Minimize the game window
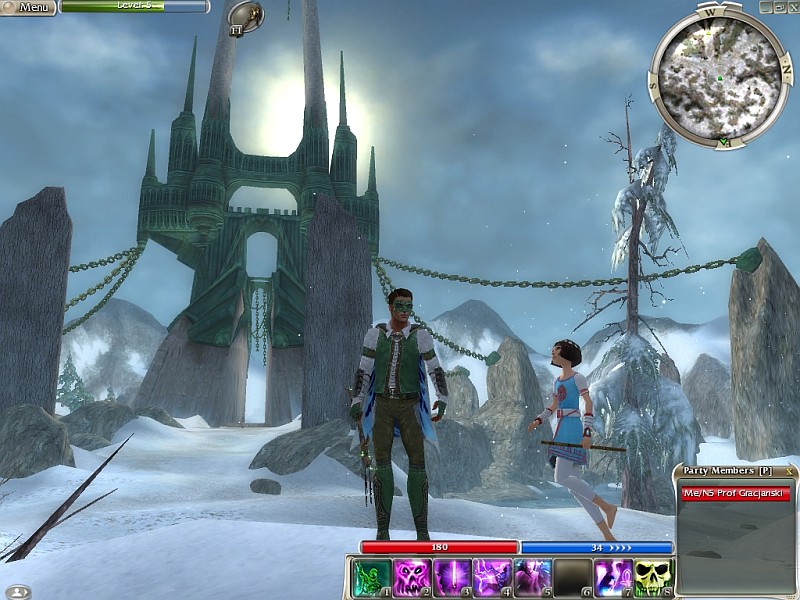The width and height of the screenshot is (800, 600). tap(766, 6)
